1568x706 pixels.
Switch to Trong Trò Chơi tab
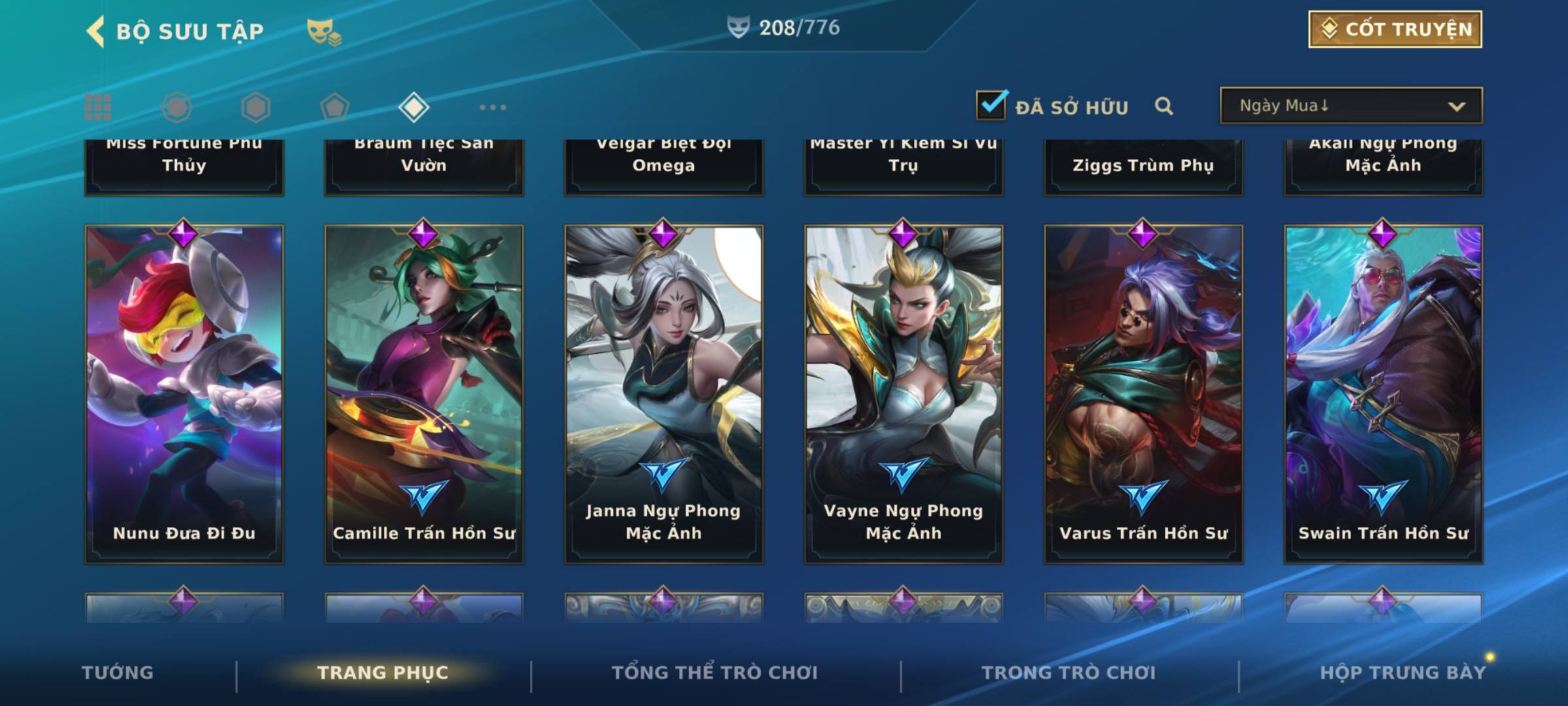pyautogui.click(x=1069, y=673)
